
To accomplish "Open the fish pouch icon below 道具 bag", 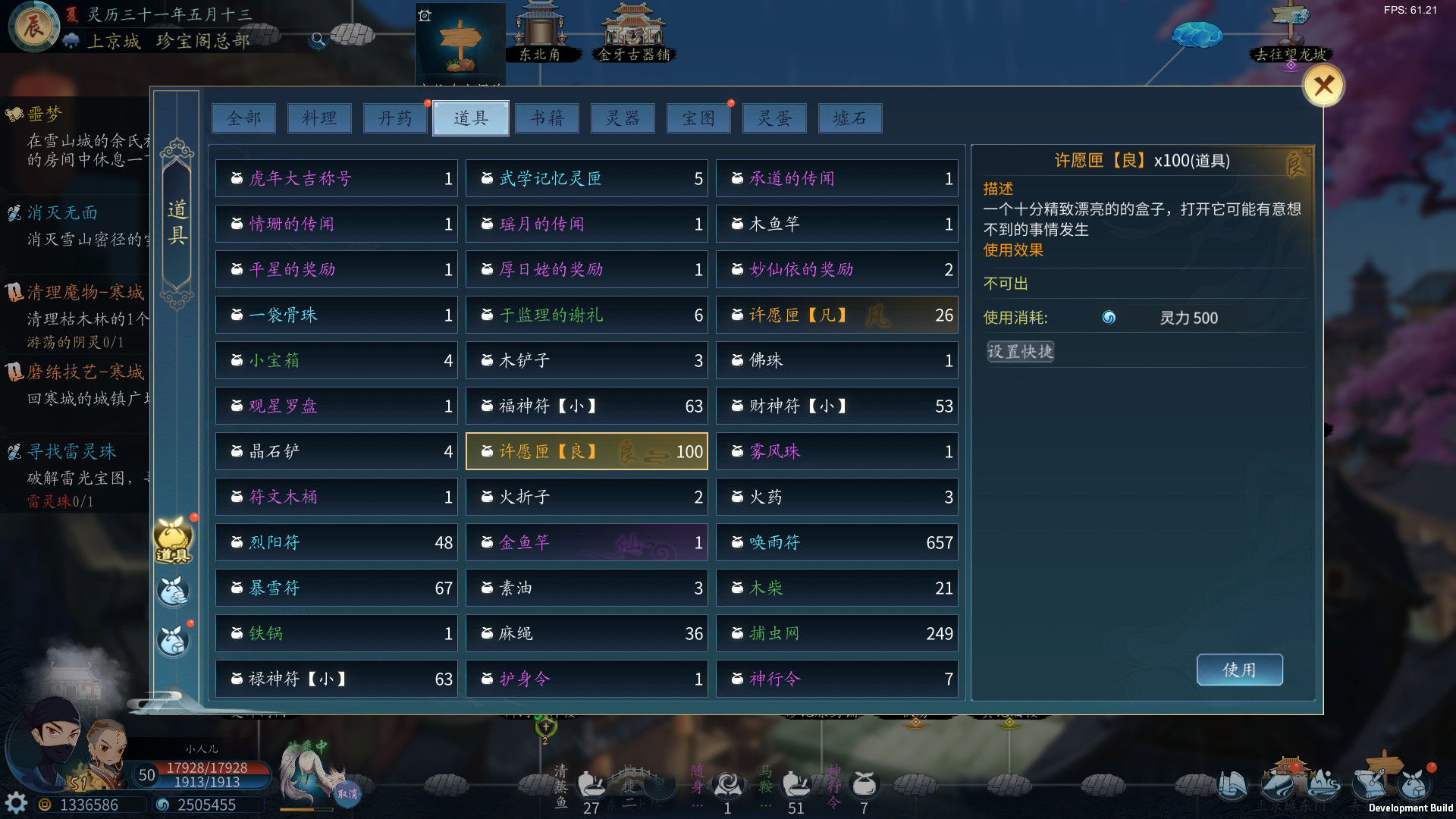I will click(x=173, y=590).
